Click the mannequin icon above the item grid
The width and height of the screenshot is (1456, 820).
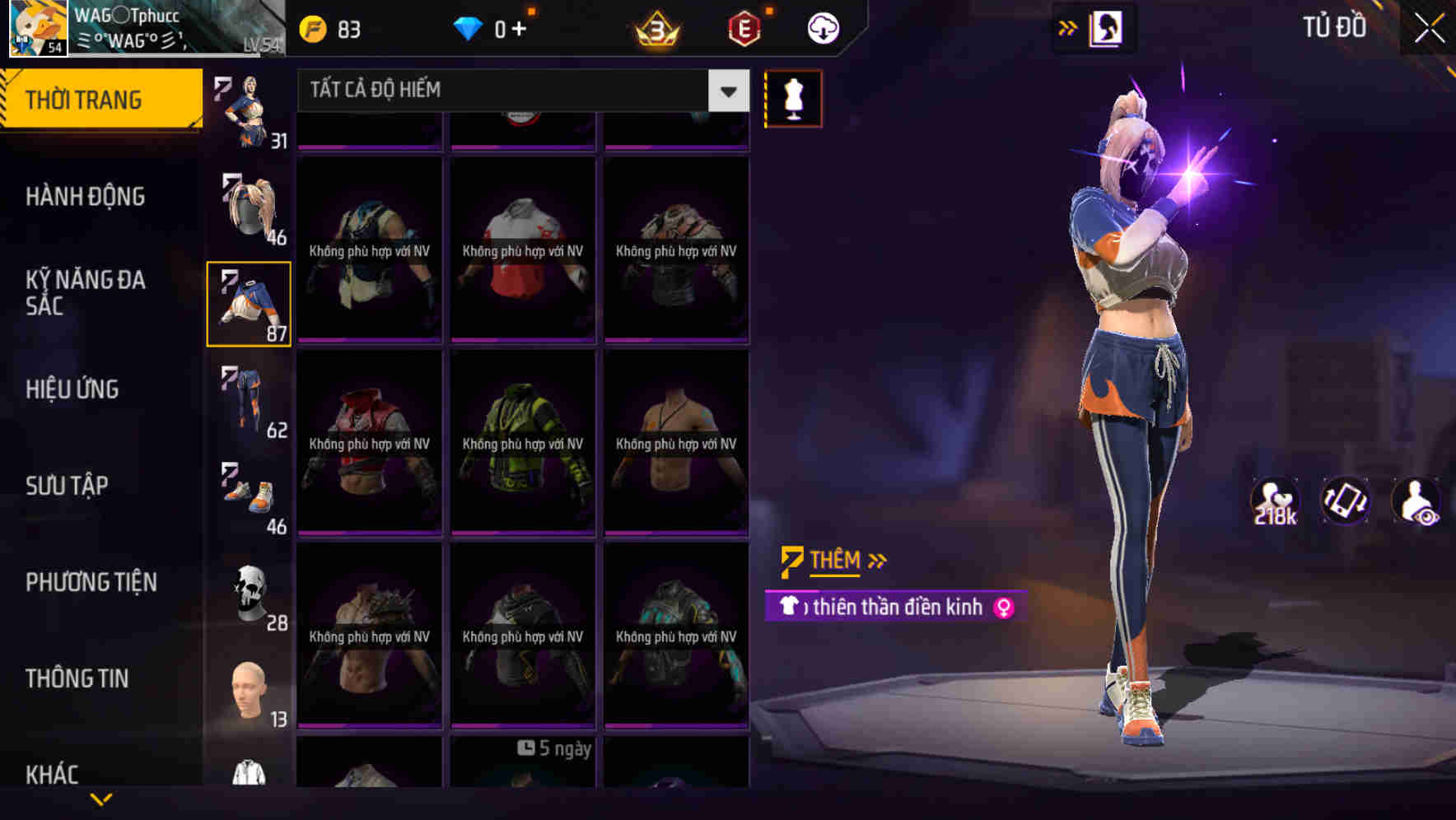click(792, 98)
